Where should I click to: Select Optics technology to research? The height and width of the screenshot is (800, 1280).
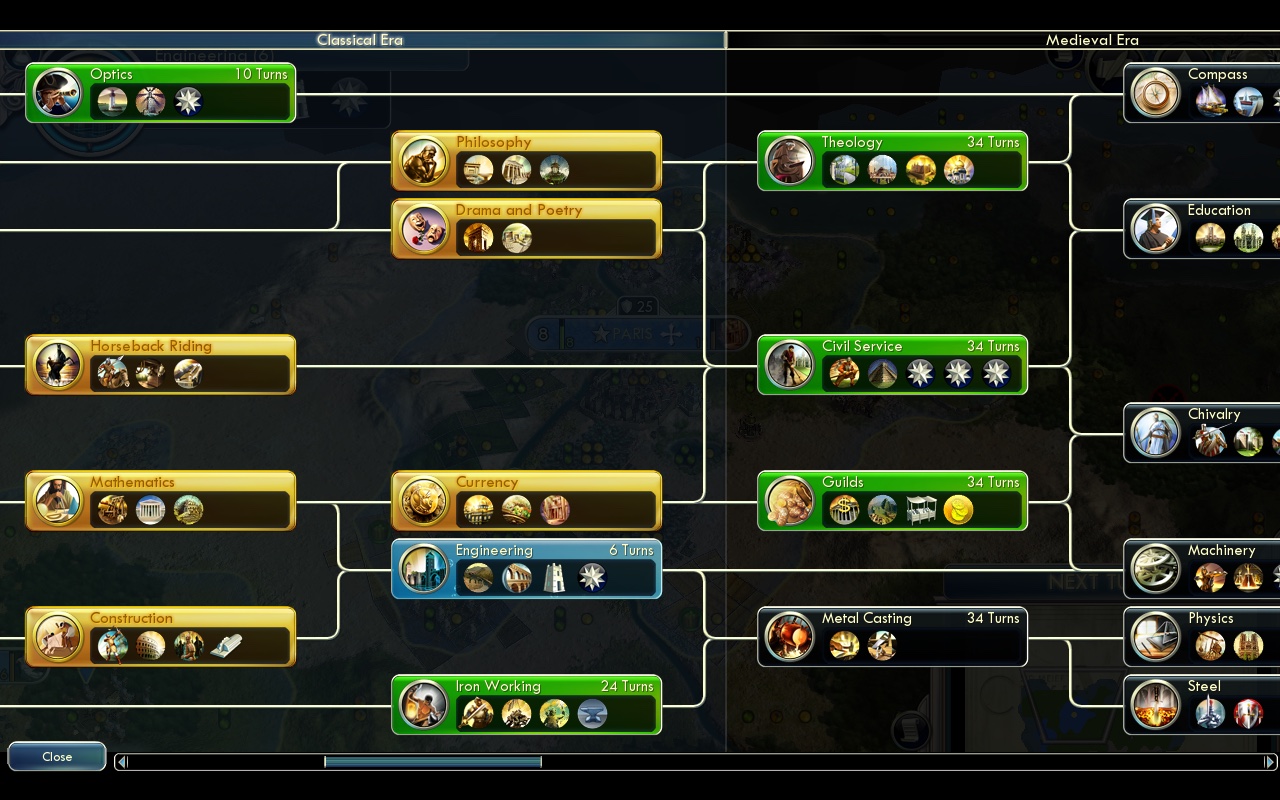tap(160, 93)
